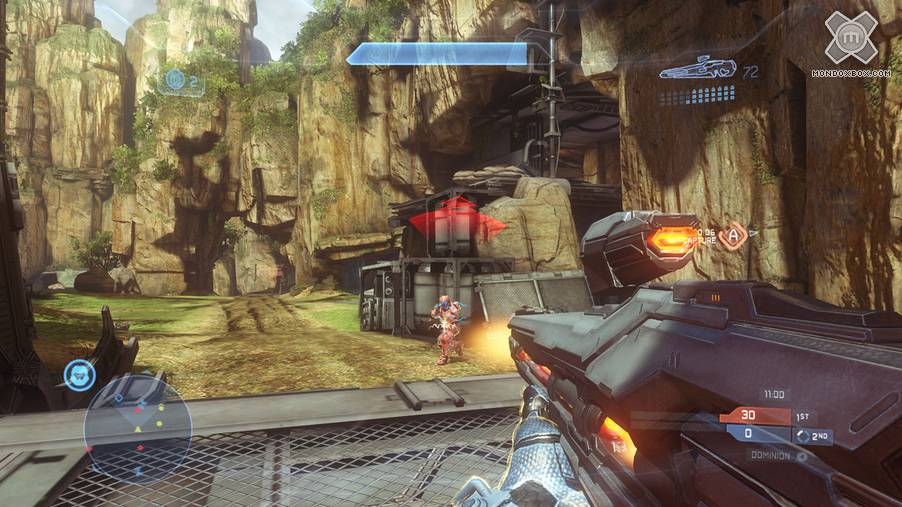The height and width of the screenshot is (507, 902).
Task: Click the motion tracker radar
Action: (137, 428)
